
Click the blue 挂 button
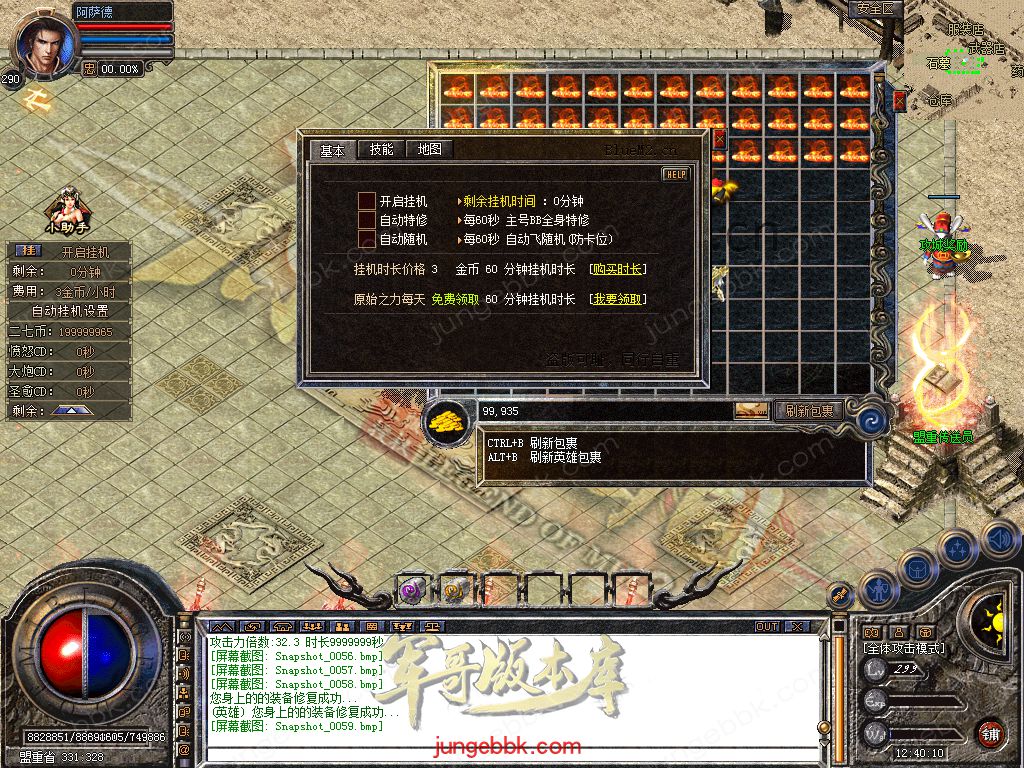[x=28, y=251]
